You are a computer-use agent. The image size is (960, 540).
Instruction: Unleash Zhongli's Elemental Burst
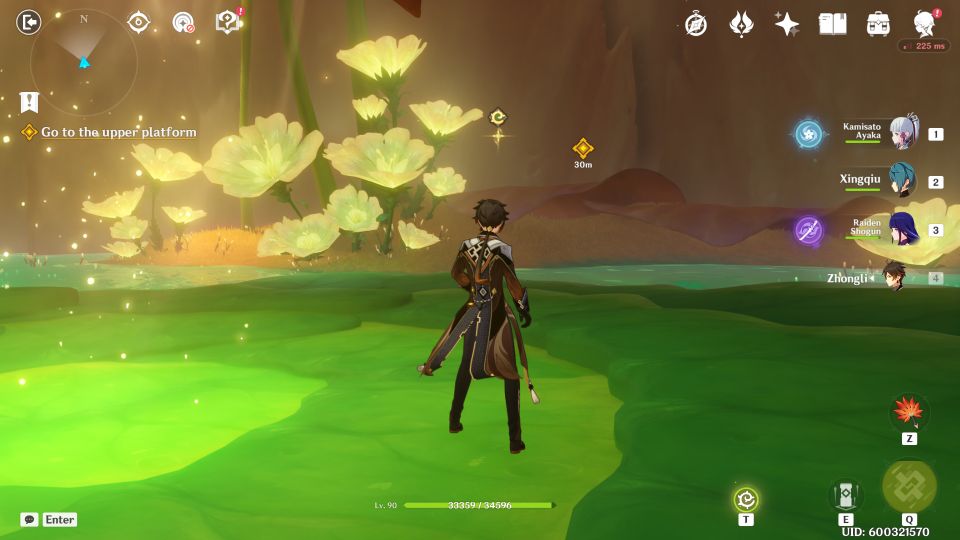[x=909, y=487]
